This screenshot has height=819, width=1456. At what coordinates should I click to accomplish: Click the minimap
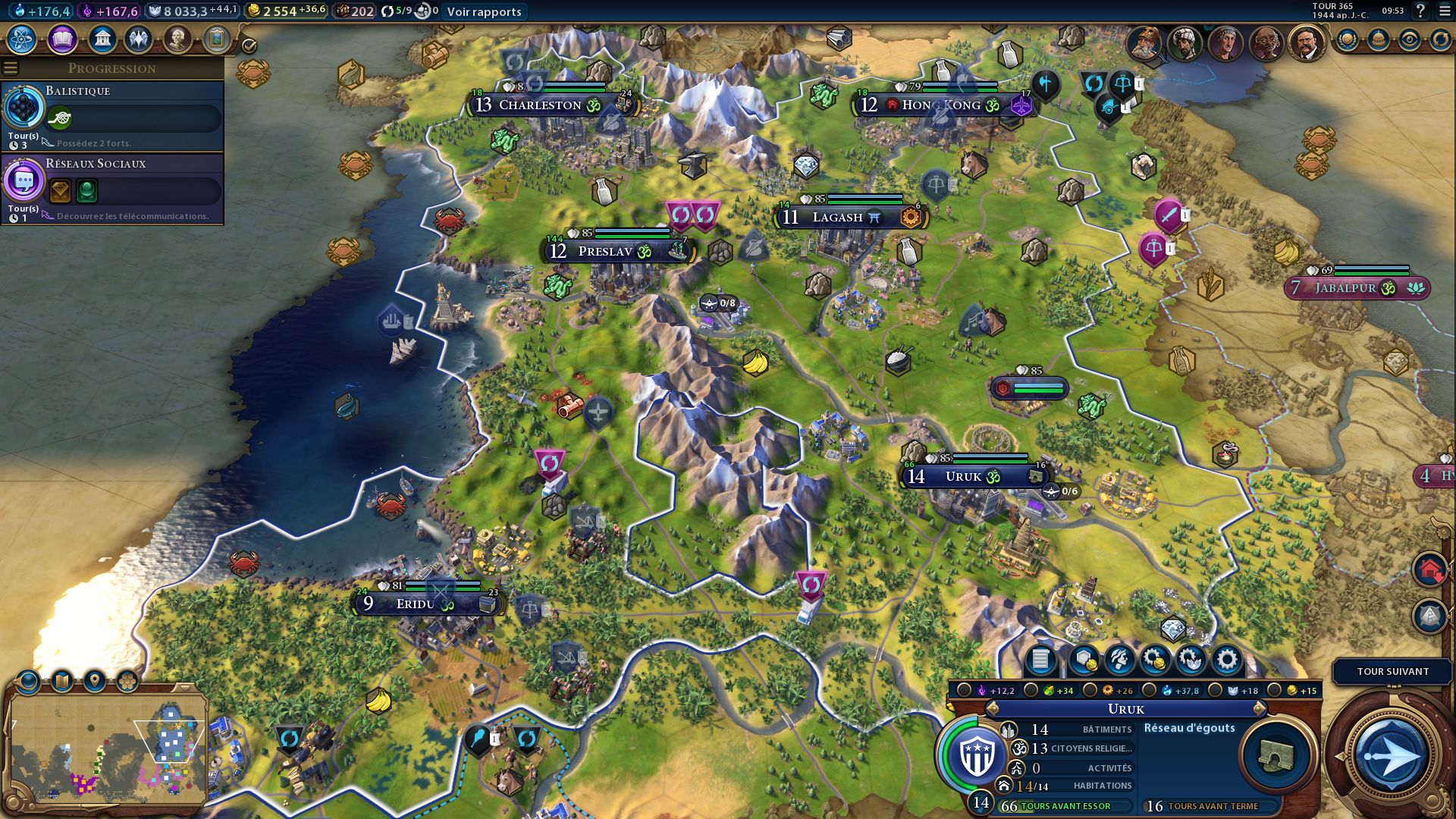point(106,747)
